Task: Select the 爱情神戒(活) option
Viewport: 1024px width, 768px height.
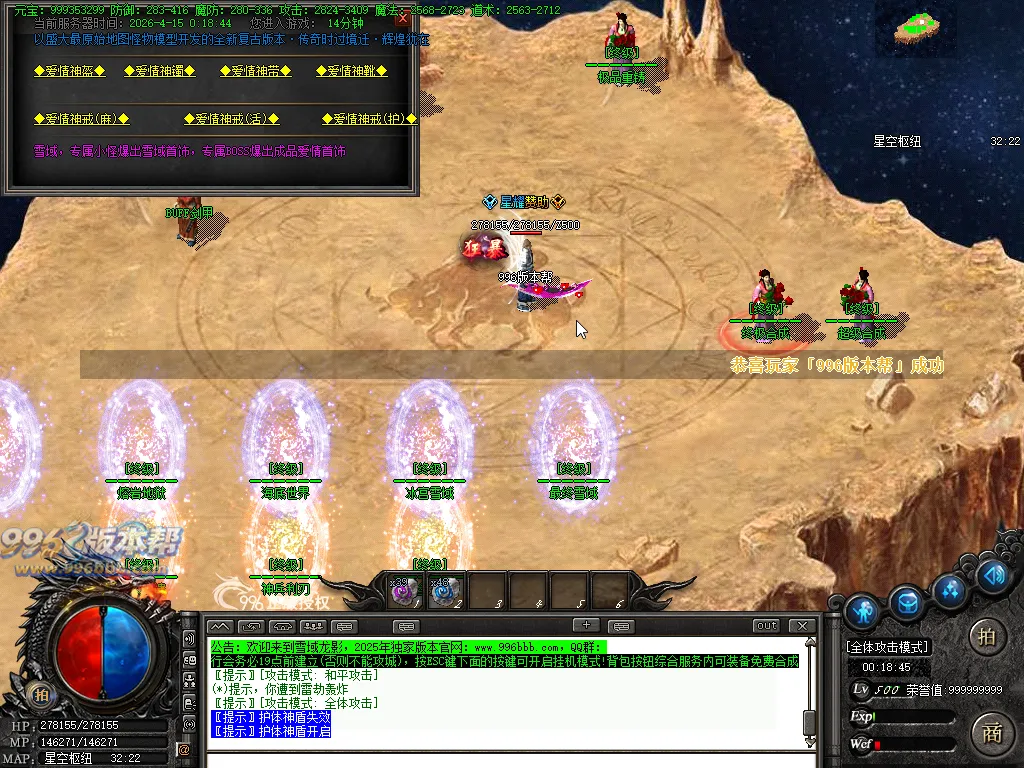Action: point(230,119)
